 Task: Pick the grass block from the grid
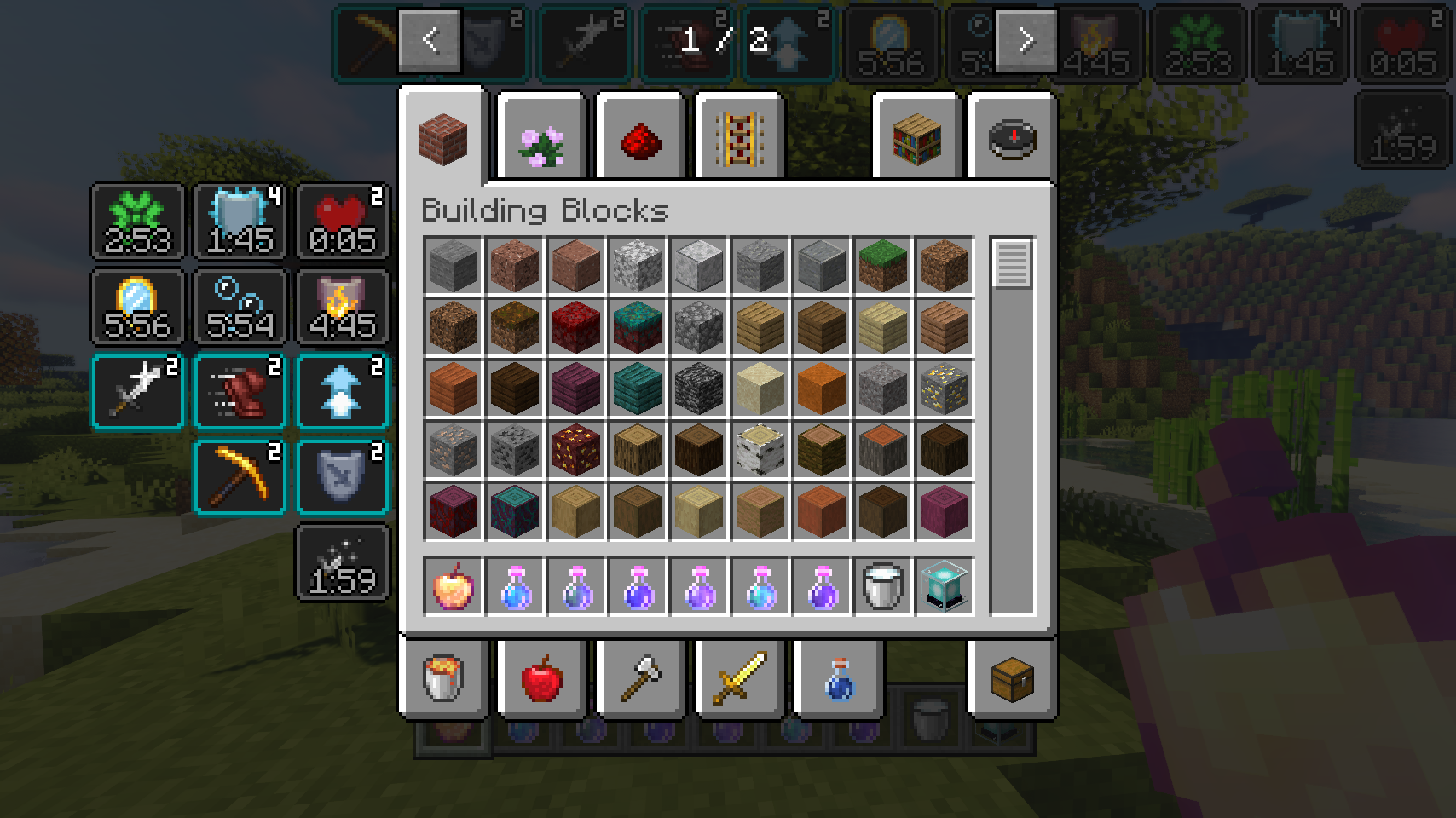click(x=883, y=266)
